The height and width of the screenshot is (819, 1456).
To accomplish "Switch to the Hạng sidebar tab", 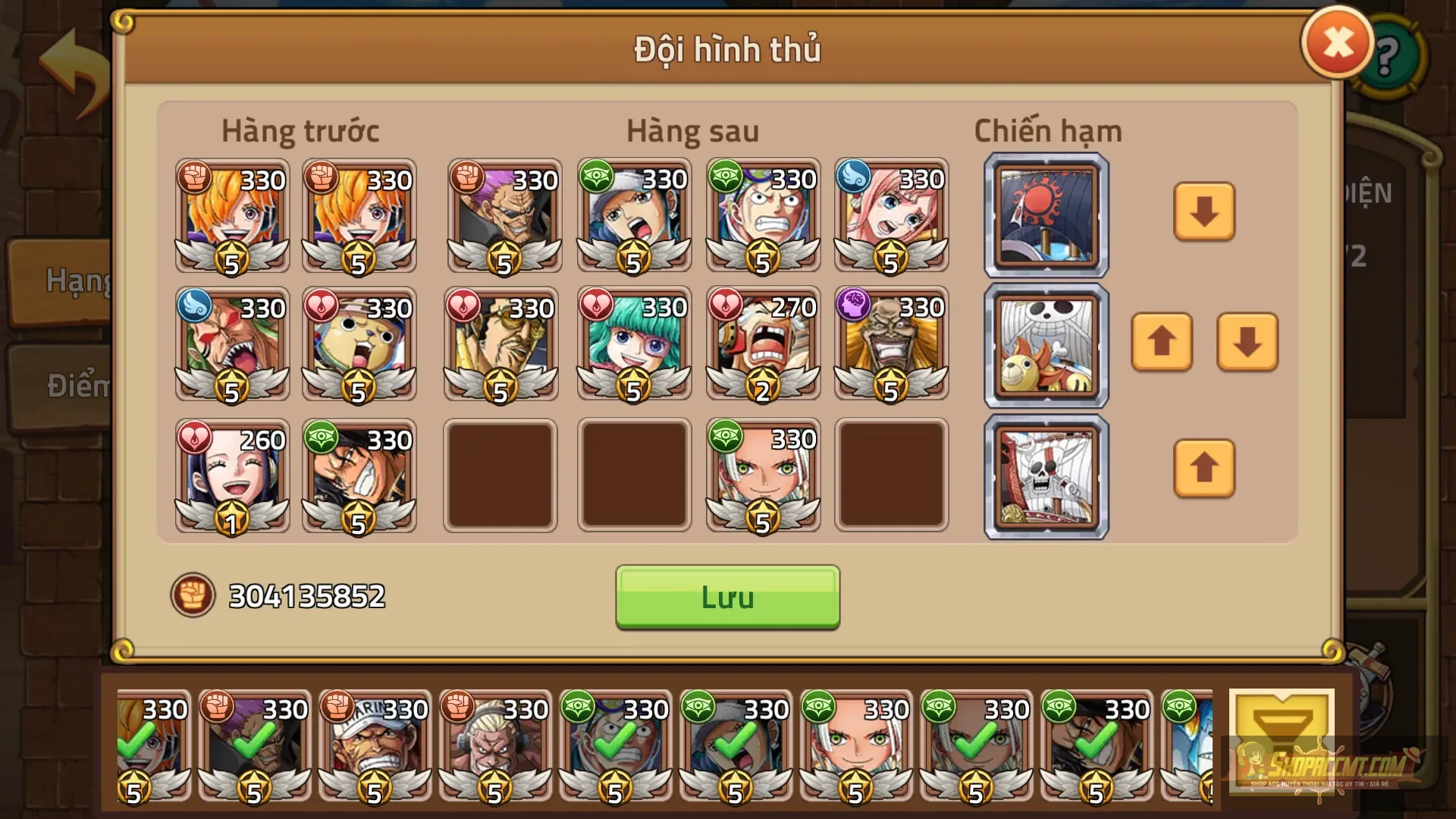I will click(76, 281).
